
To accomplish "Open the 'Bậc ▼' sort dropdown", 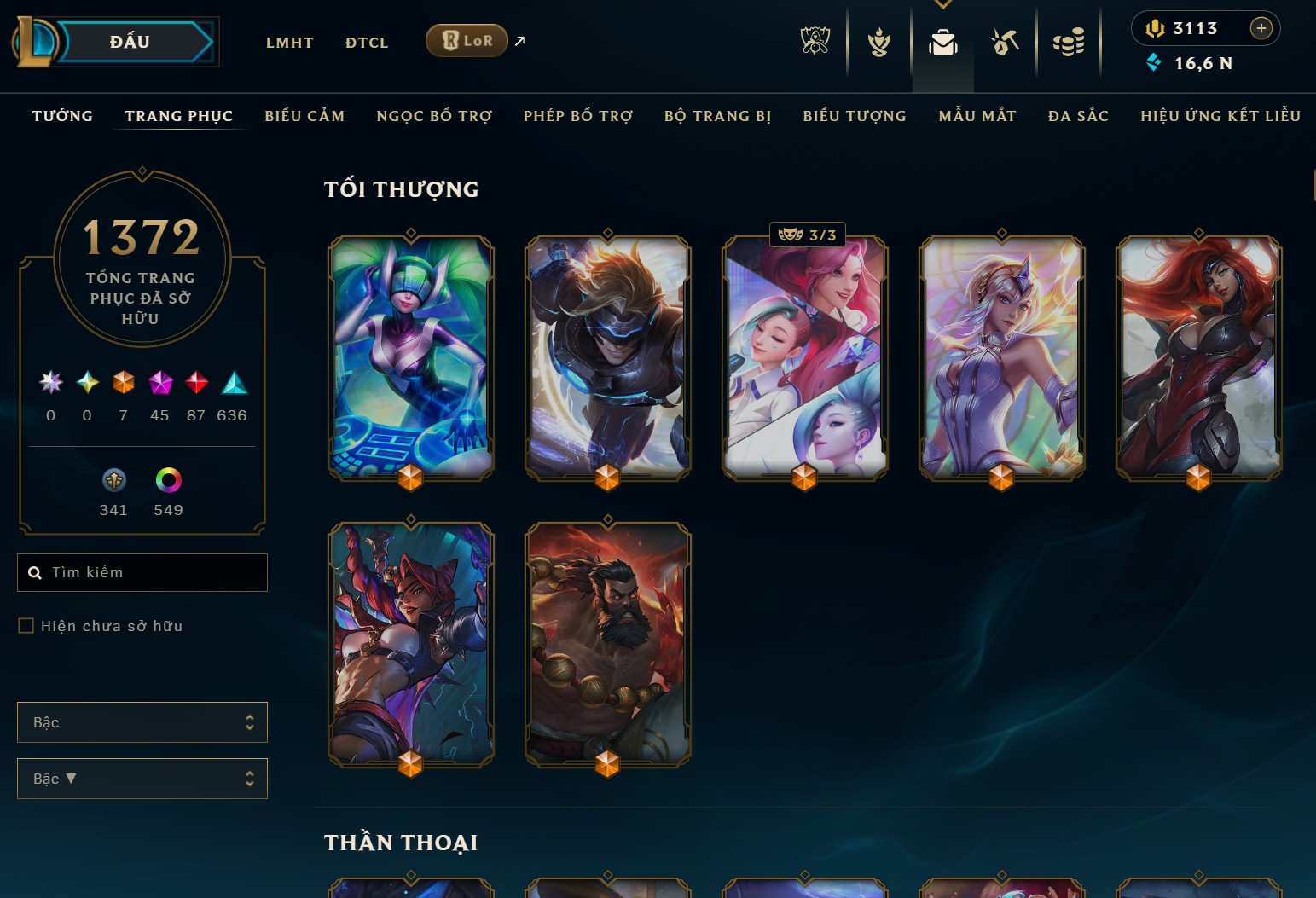I will (142, 778).
